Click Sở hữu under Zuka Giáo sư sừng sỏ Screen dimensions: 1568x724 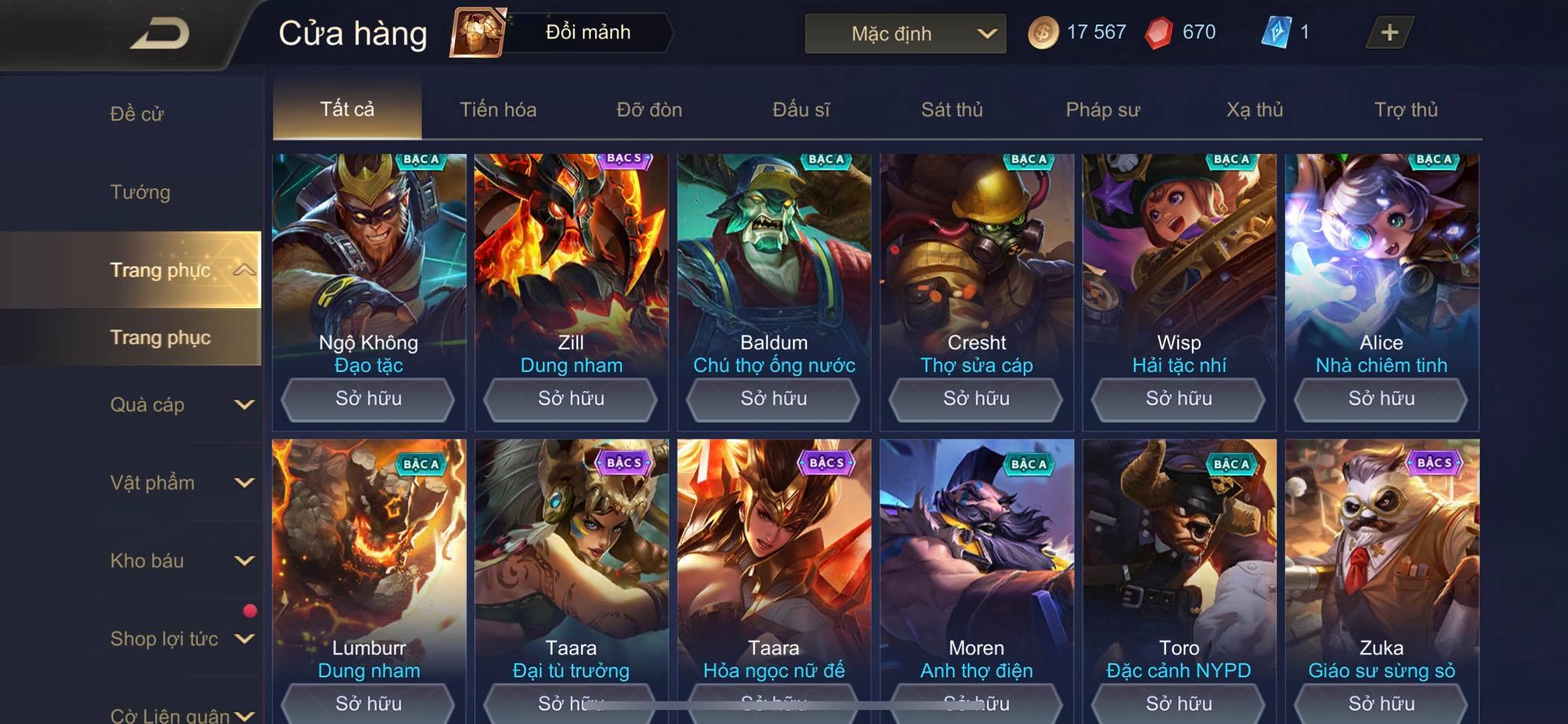point(1381,703)
